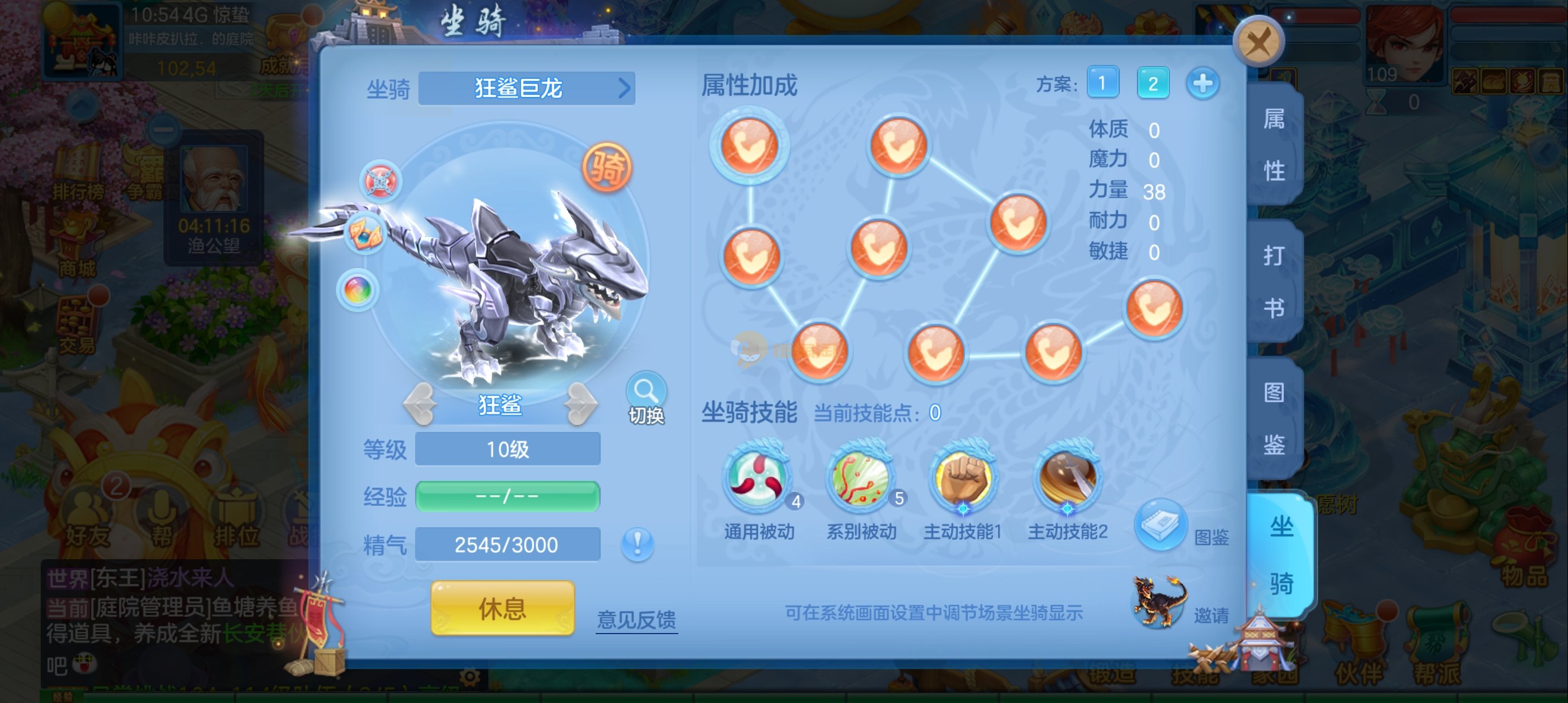This screenshot has height=703, width=1568.
Task: Toggle the orange 骑 ride button
Action: point(607,167)
